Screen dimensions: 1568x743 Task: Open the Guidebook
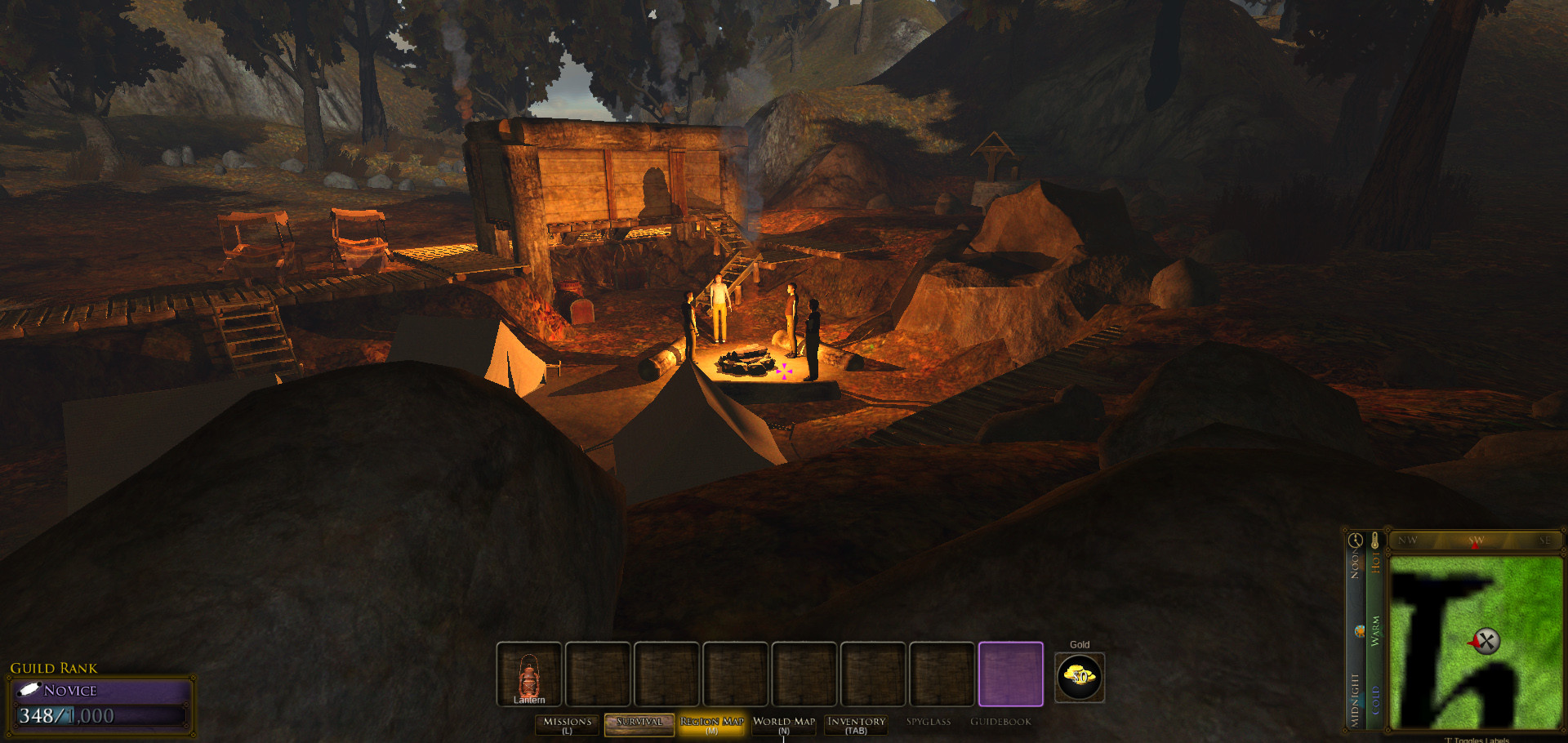1000,722
